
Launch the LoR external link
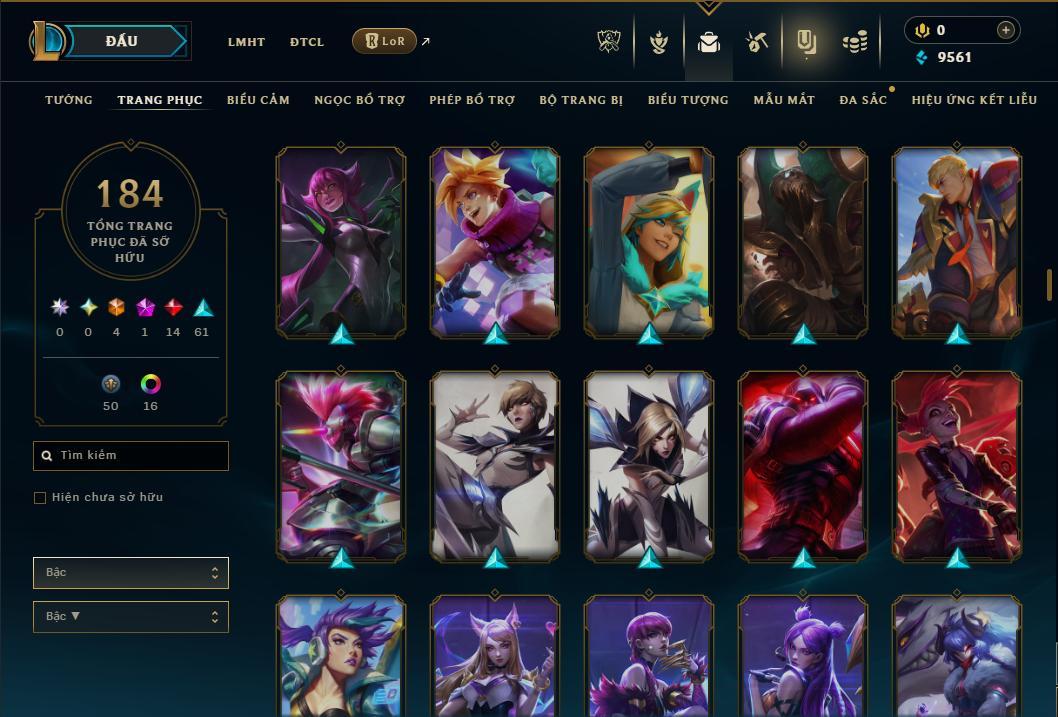[x=385, y=41]
